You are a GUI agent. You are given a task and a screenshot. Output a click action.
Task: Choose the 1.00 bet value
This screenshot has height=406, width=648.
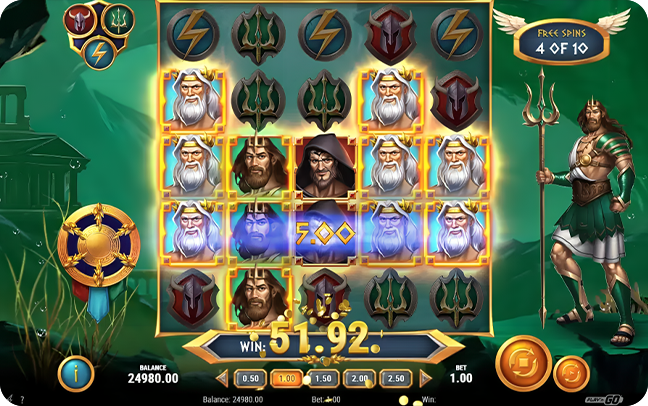click(287, 379)
